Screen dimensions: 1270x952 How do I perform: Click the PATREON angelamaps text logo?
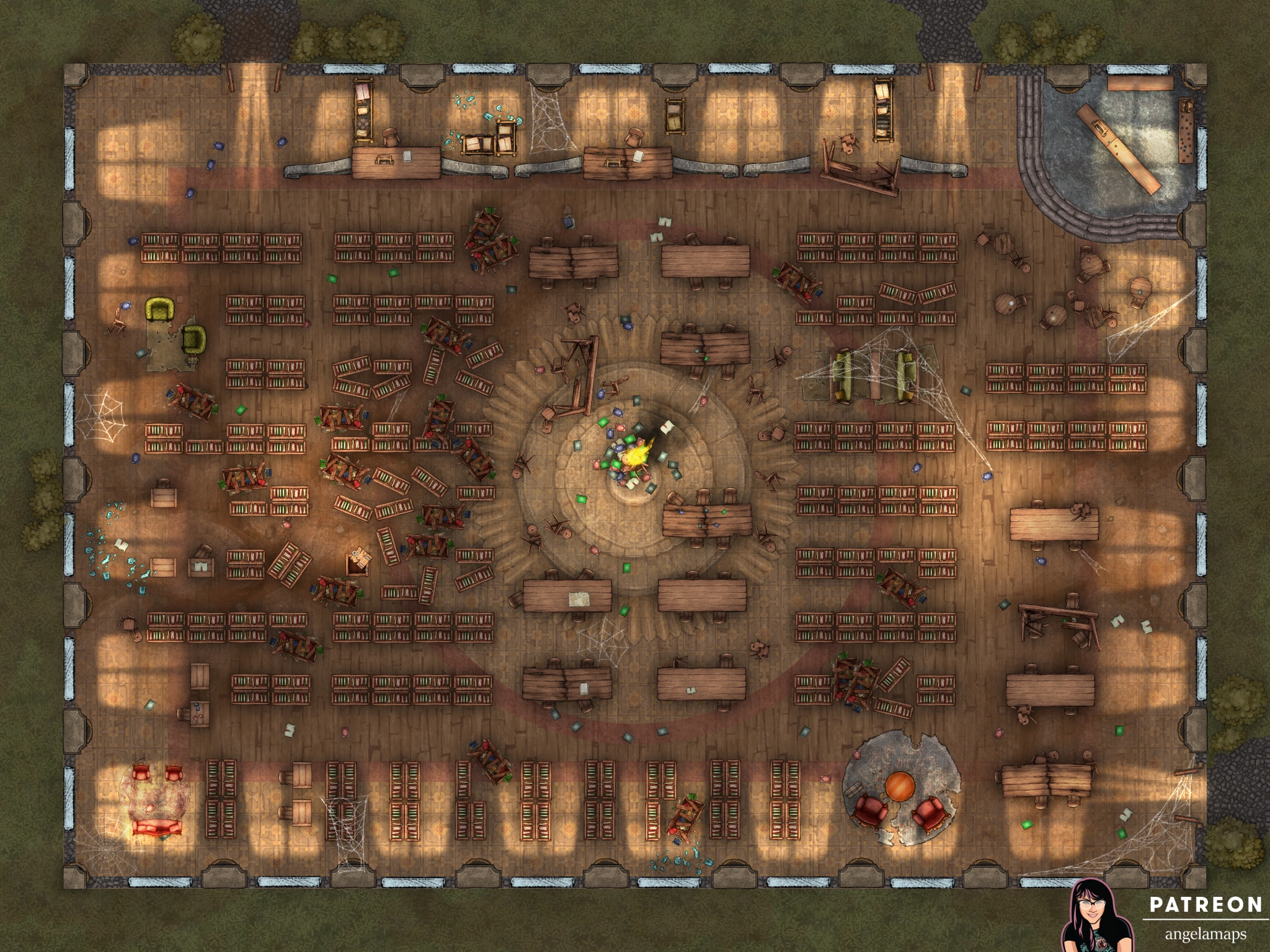(1205, 917)
